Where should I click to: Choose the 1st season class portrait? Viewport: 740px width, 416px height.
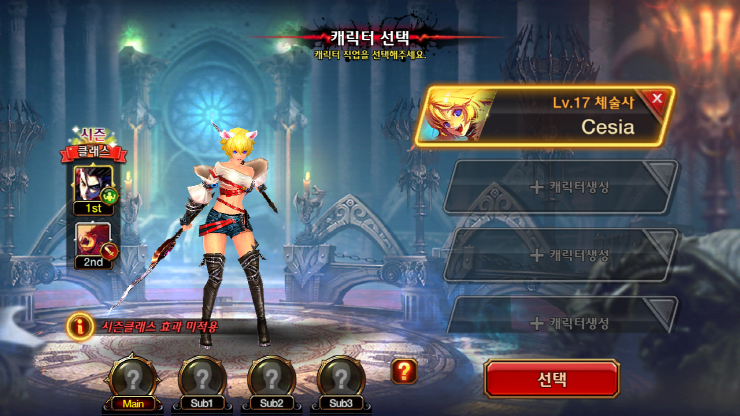tap(93, 185)
